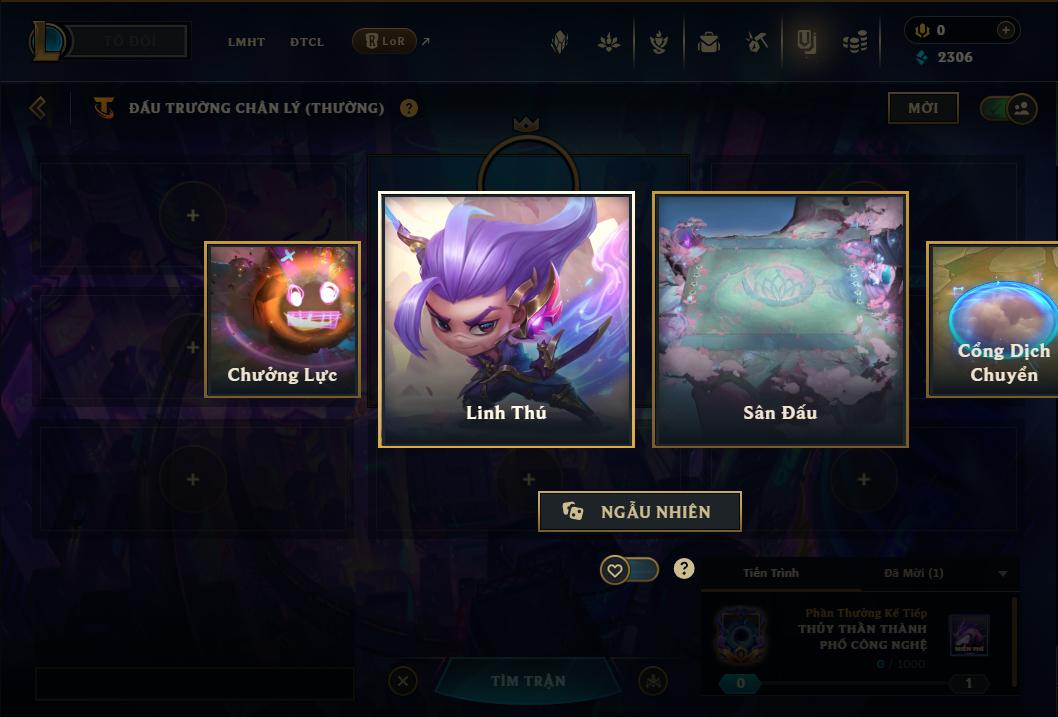This screenshot has height=717, width=1058.
Task: Open help icon beside the heart toggle
Action: click(684, 569)
